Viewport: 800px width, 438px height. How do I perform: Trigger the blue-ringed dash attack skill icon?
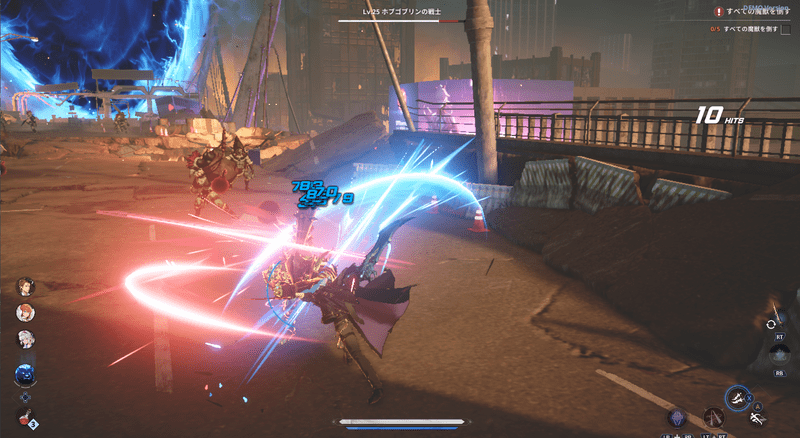(738, 397)
